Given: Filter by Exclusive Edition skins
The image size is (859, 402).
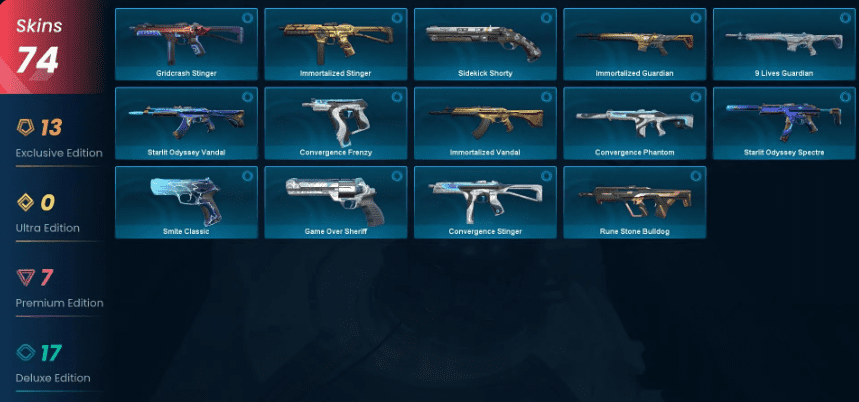Looking at the screenshot, I should [58, 138].
